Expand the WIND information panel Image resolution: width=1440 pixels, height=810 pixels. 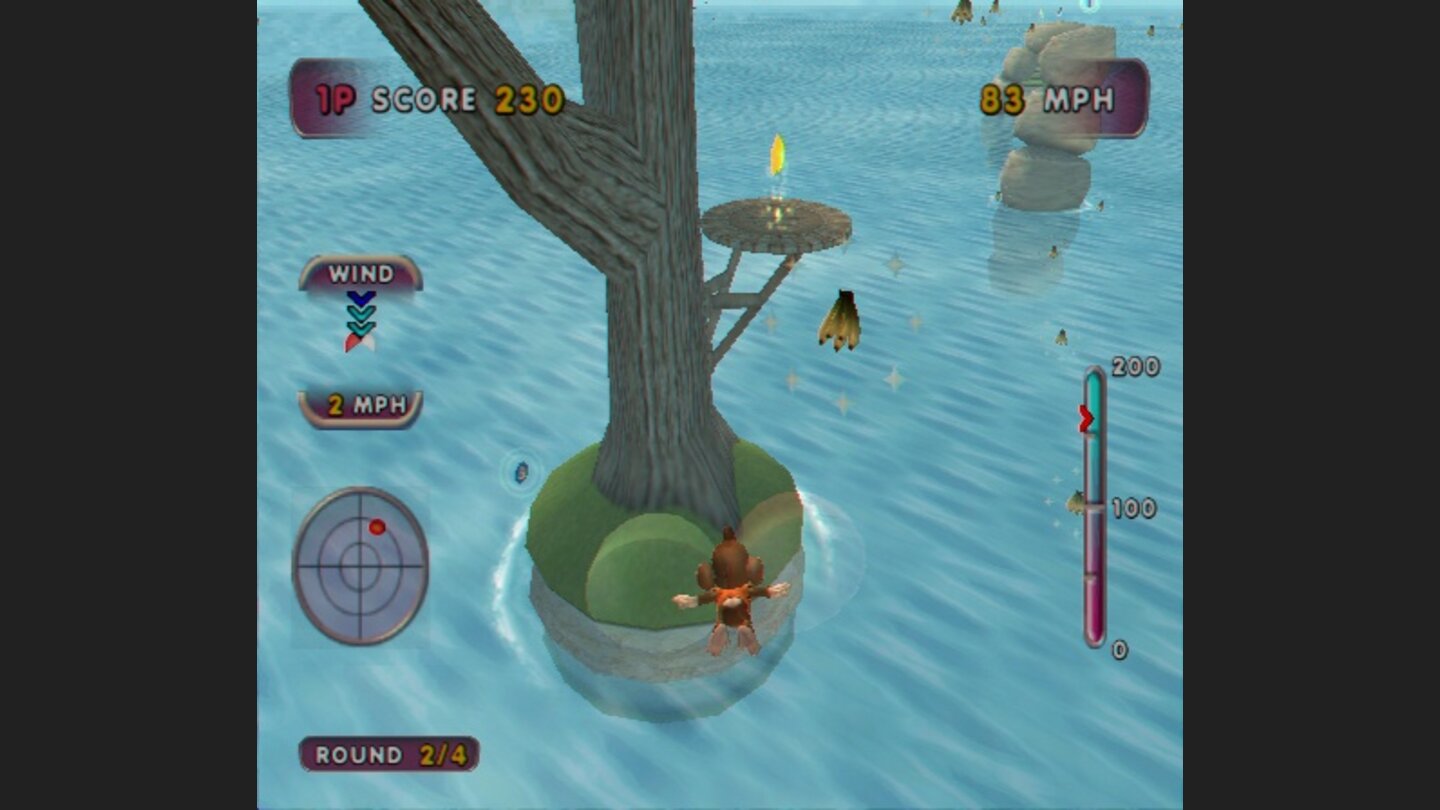tap(359, 274)
